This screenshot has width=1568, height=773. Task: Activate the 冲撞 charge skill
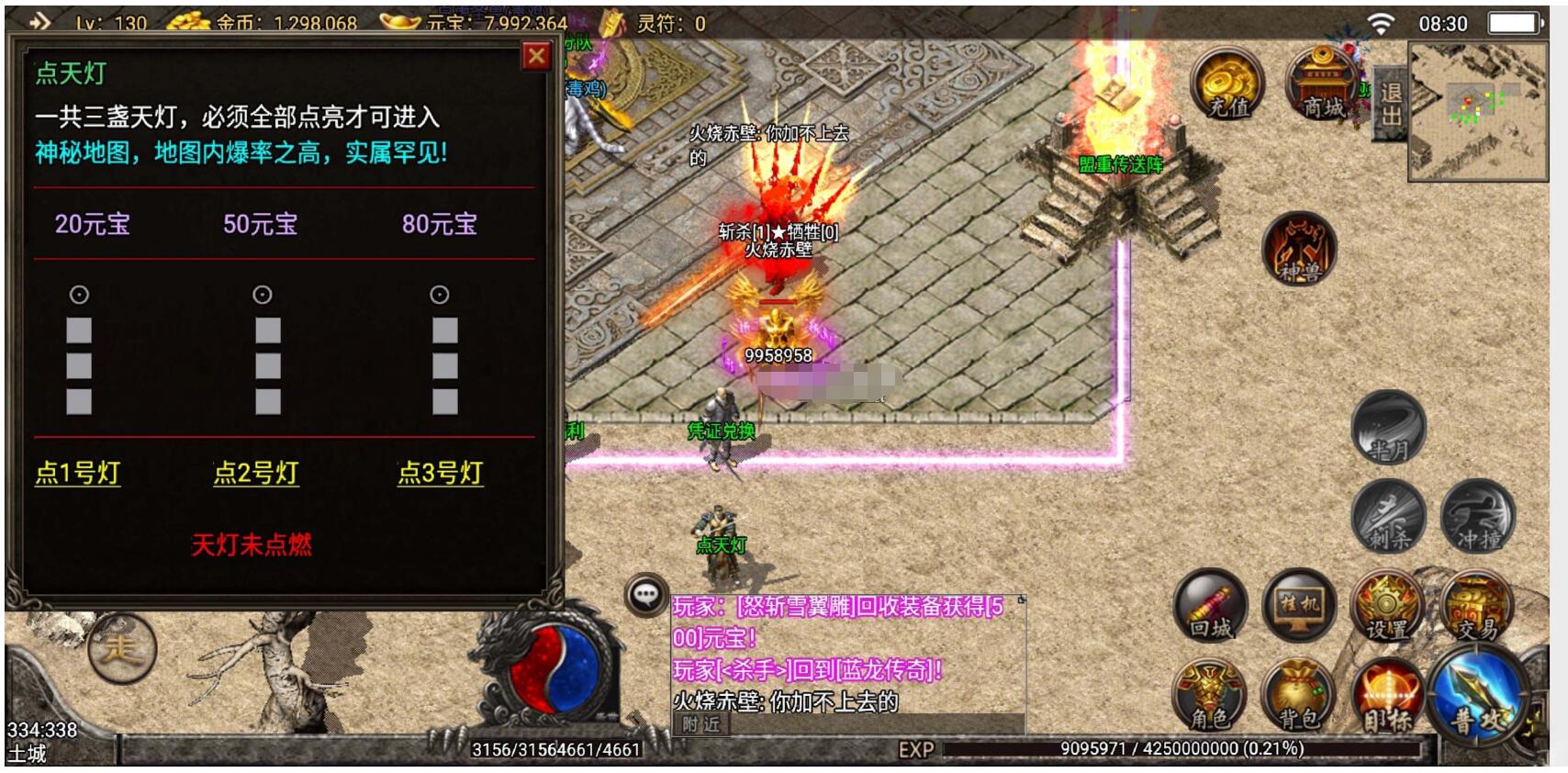1478,516
